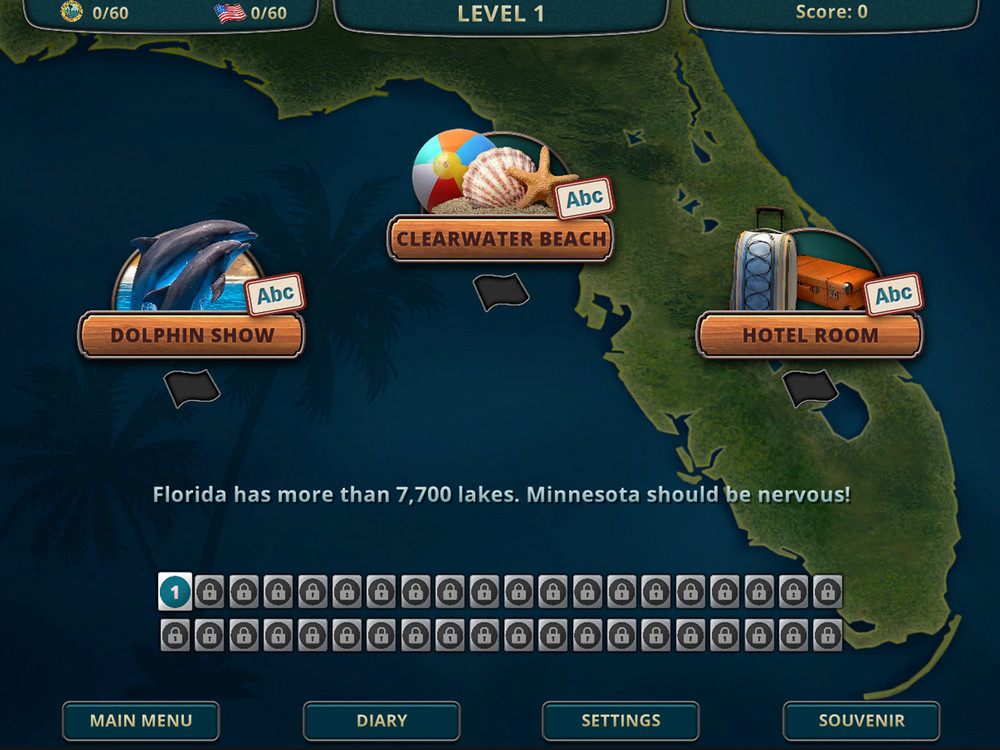View the Souvenir collection
This screenshot has width=1000, height=750.
click(x=861, y=720)
